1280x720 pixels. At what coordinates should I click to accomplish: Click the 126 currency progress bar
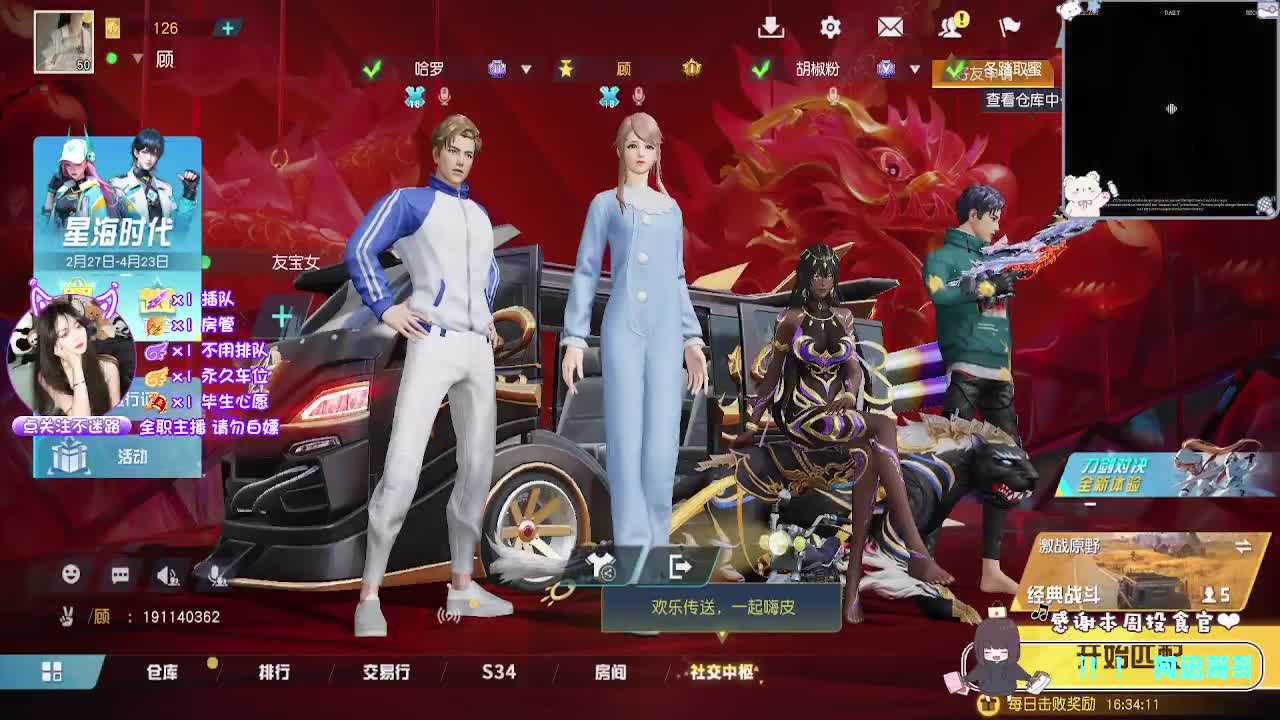(x=163, y=28)
